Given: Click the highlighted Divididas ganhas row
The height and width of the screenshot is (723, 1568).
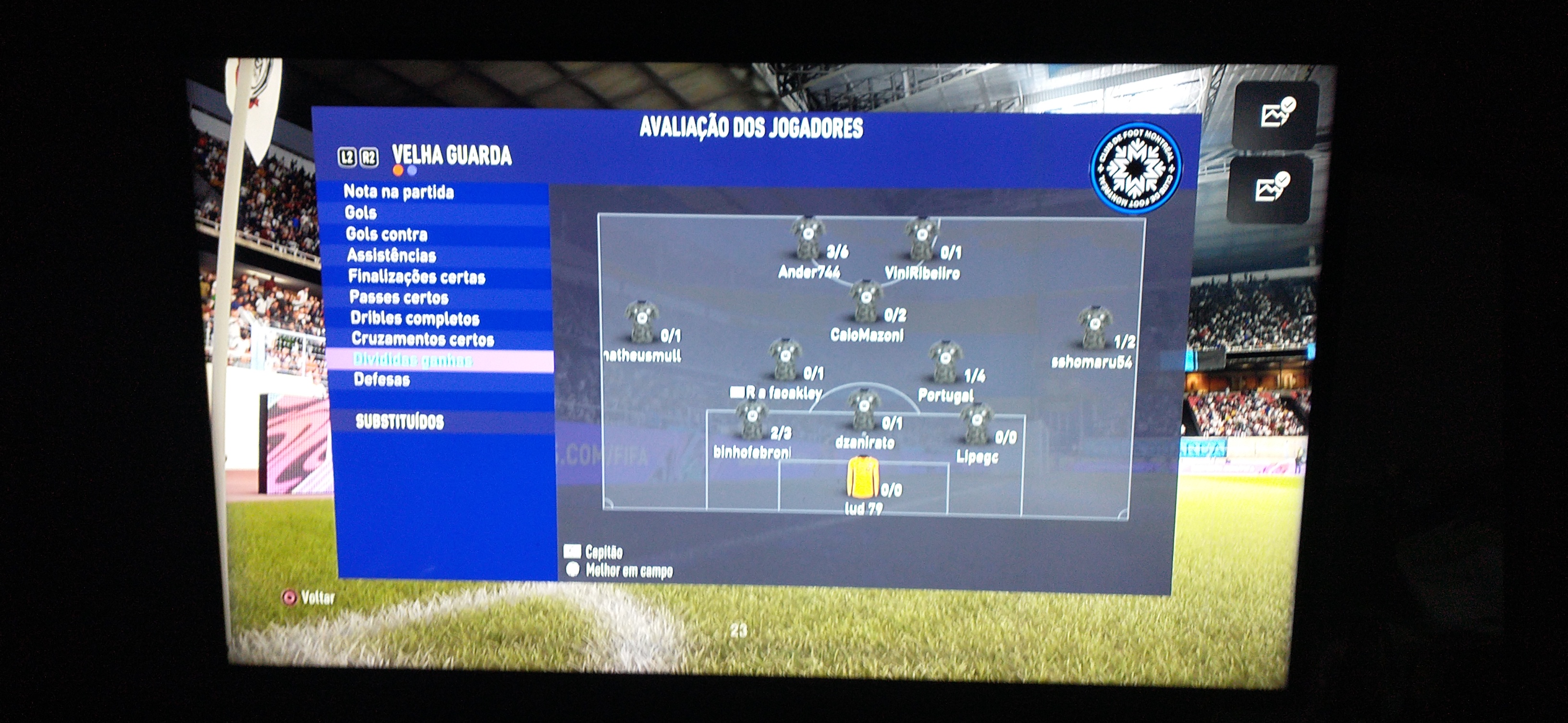Looking at the screenshot, I should (413, 360).
